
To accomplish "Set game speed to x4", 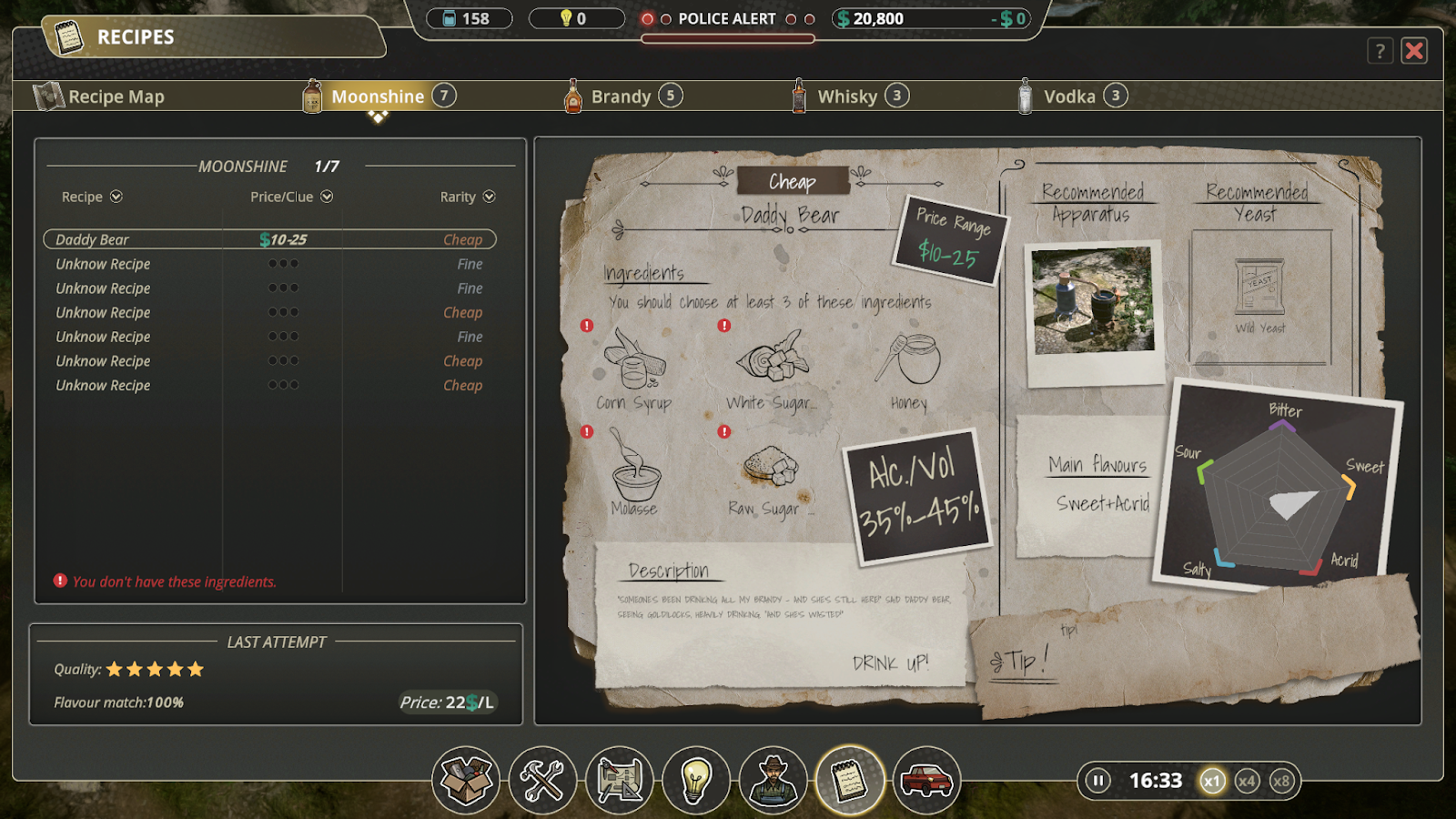I will 1247,781.
